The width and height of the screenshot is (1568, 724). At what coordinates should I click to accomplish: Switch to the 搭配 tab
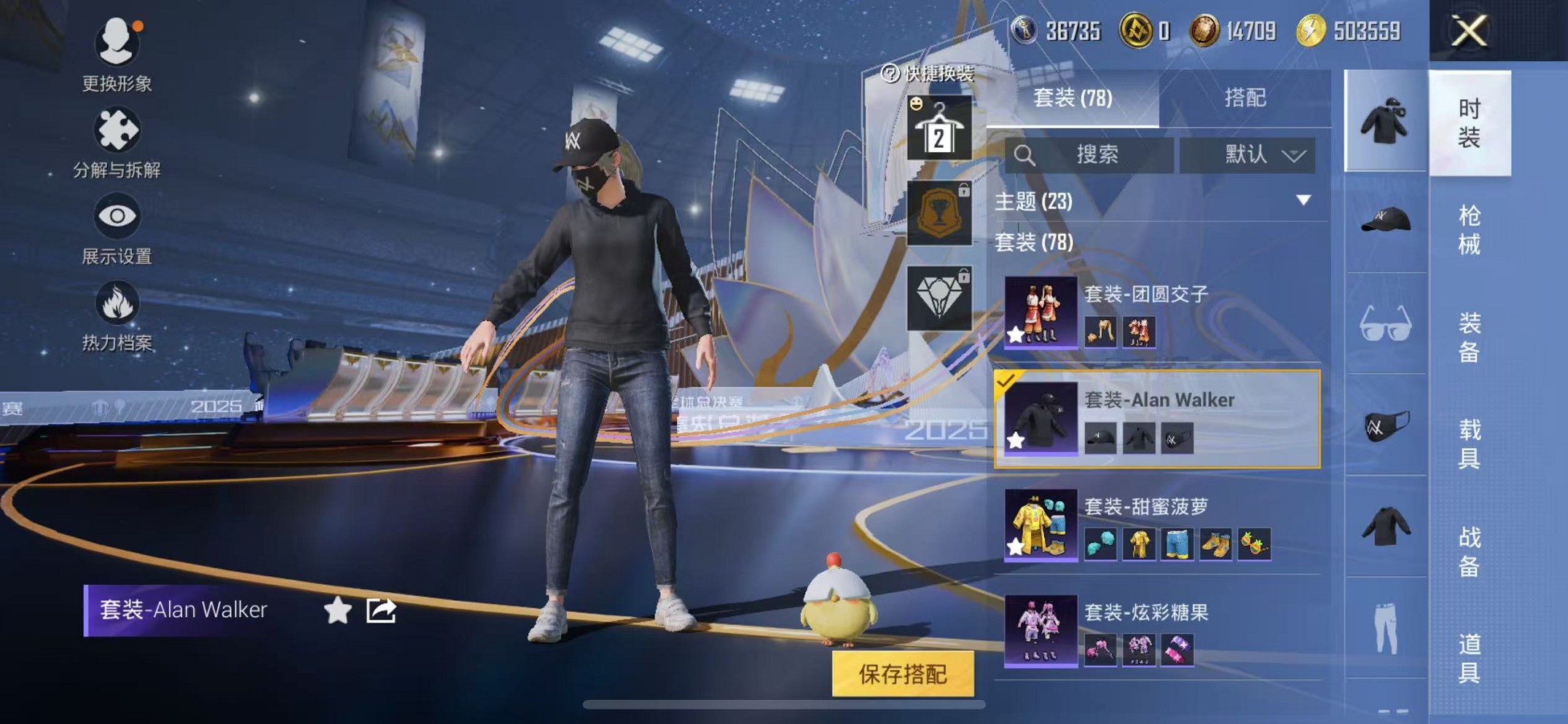(x=1247, y=98)
